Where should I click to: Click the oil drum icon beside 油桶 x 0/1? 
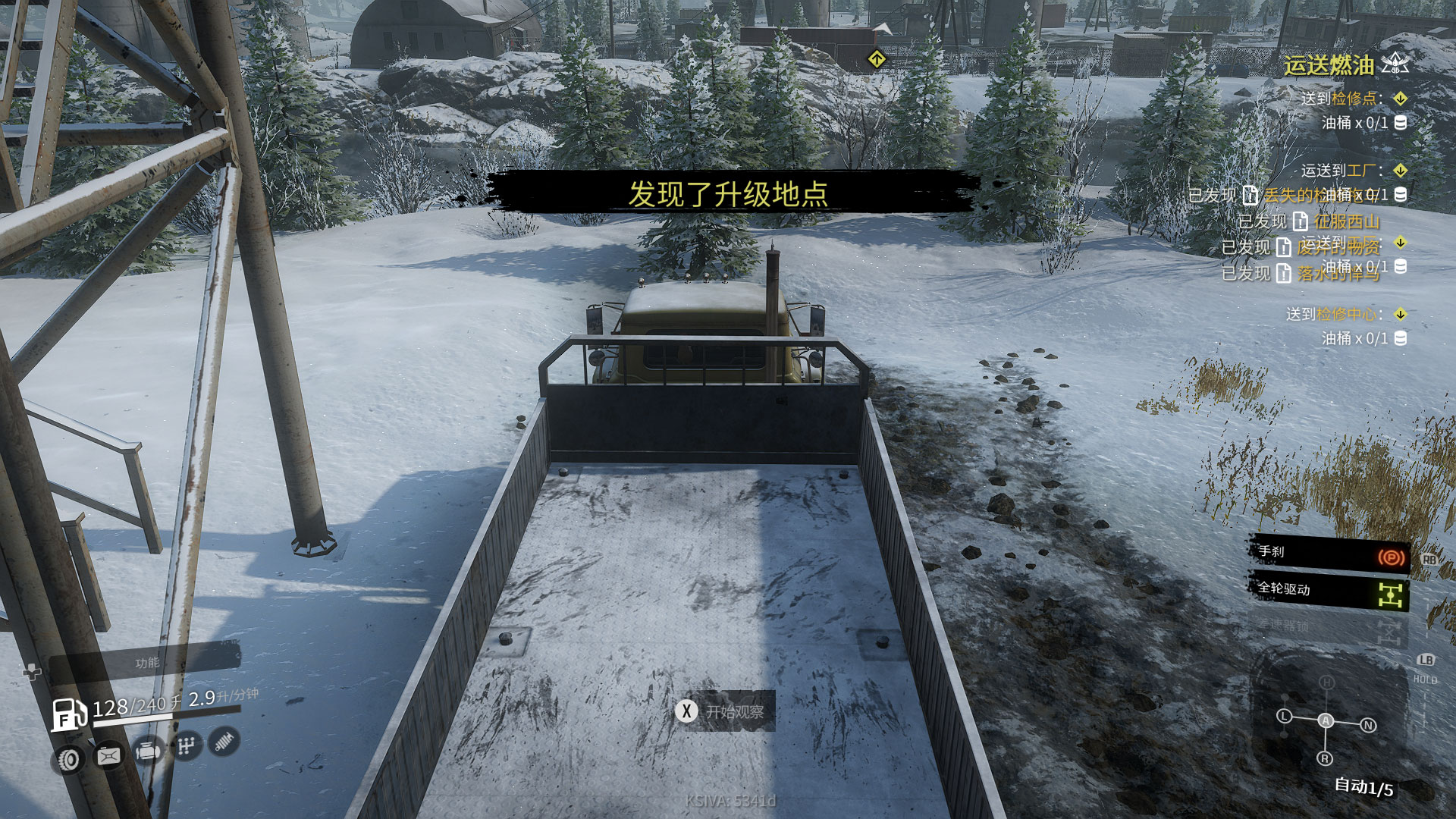pos(1401,123)
